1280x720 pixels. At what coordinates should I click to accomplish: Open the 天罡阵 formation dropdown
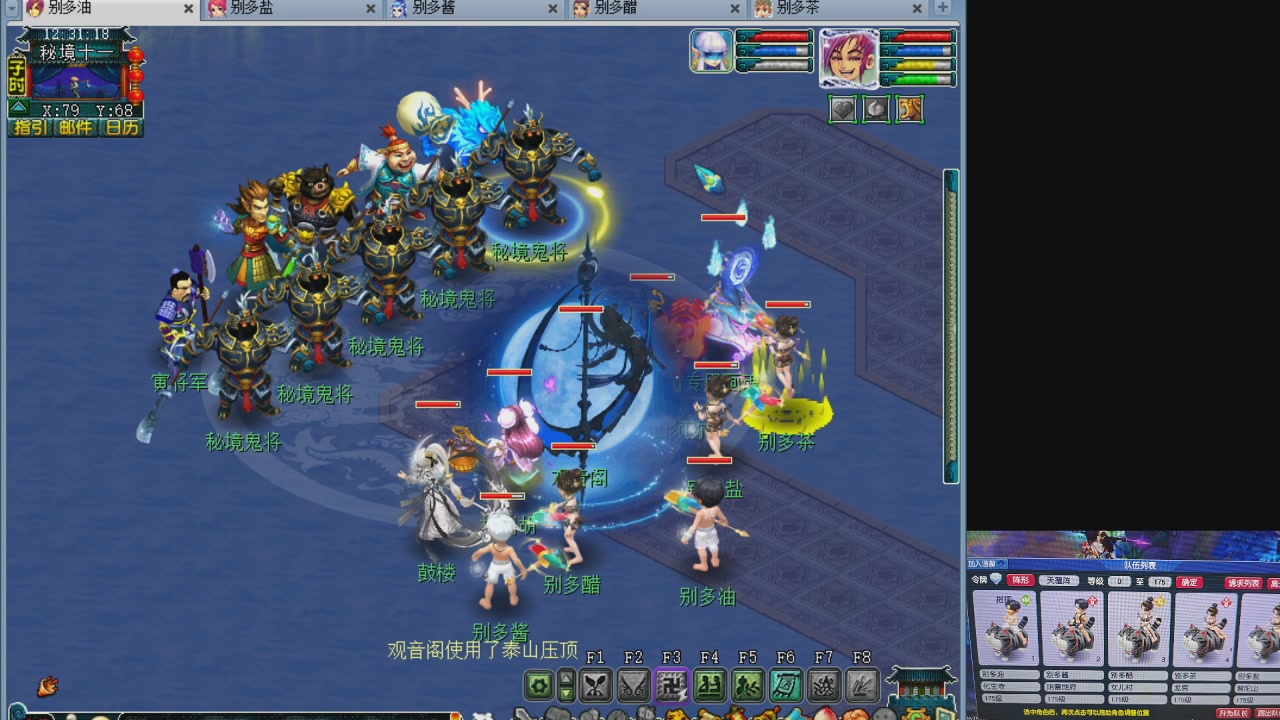coord(1059,581)
